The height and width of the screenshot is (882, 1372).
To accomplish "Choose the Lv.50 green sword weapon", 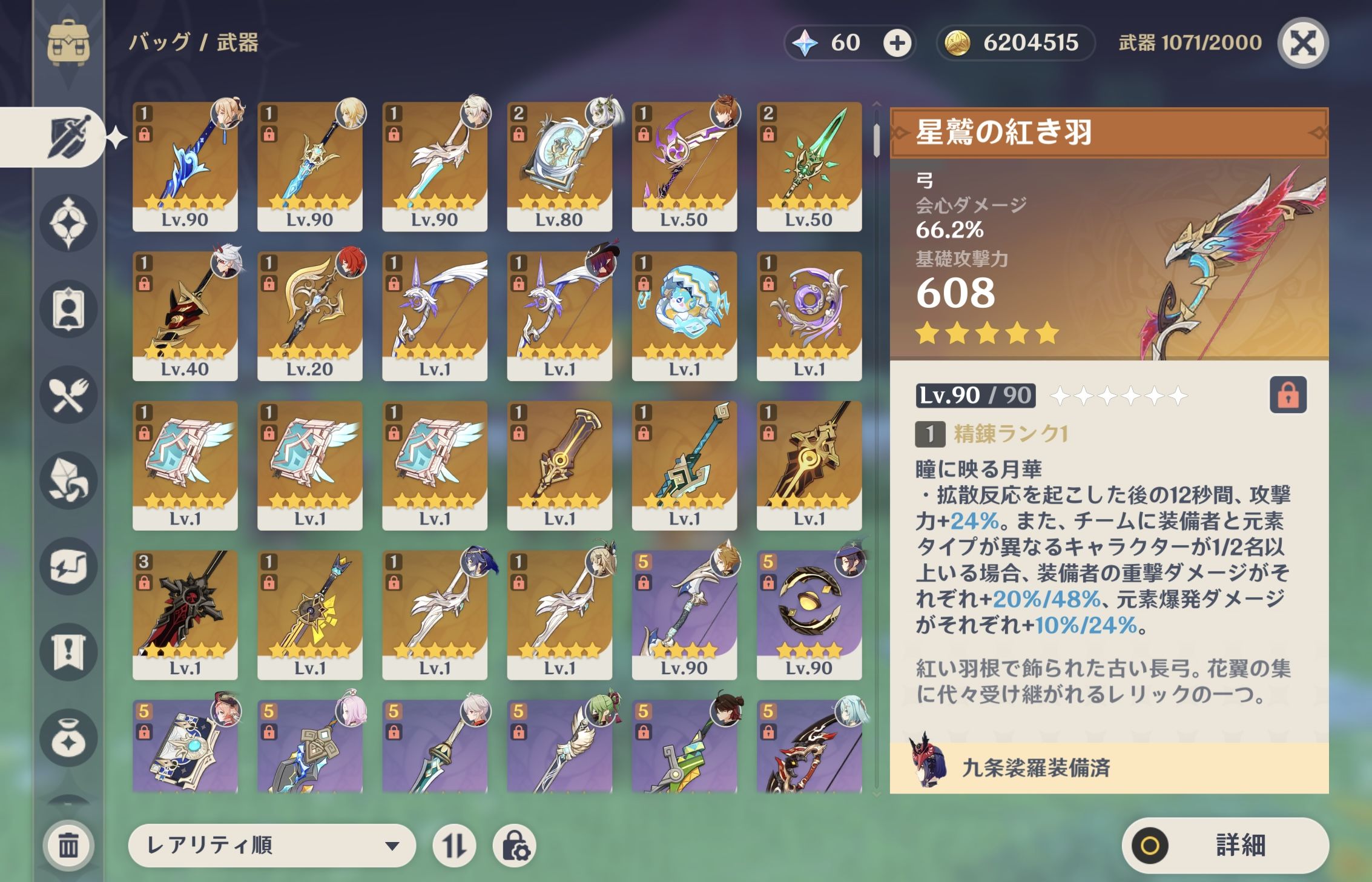I will click(809, 166).
